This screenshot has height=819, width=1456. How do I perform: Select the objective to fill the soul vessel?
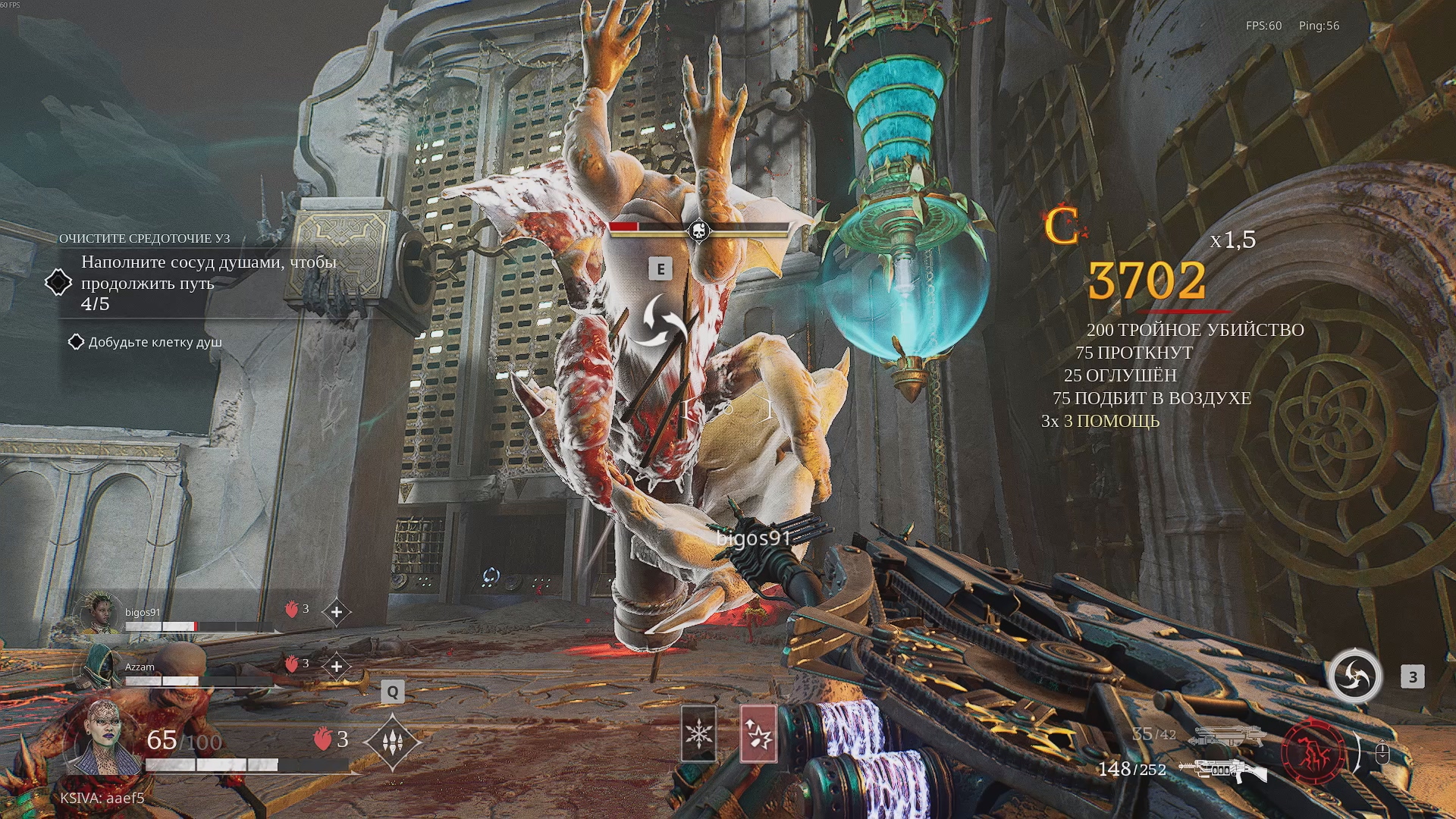[x=209, y=282]
